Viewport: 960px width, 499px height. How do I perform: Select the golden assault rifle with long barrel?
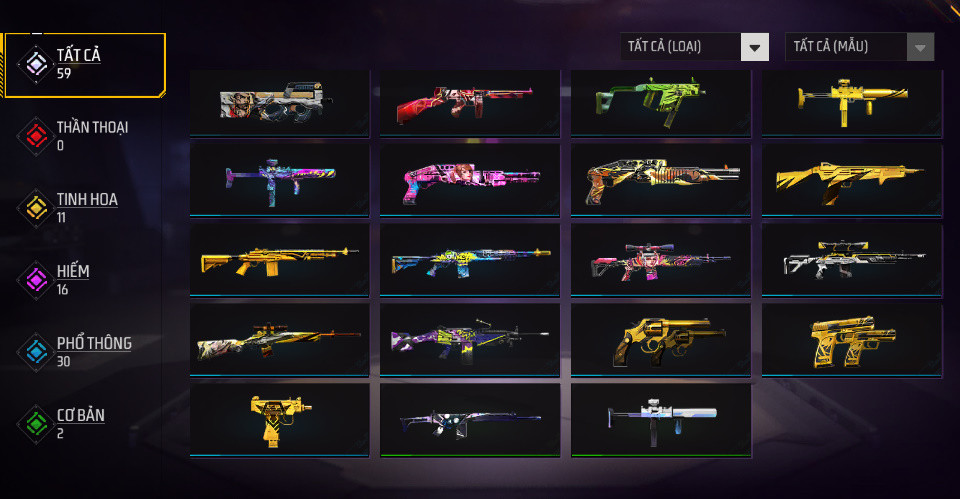(279, 261)
